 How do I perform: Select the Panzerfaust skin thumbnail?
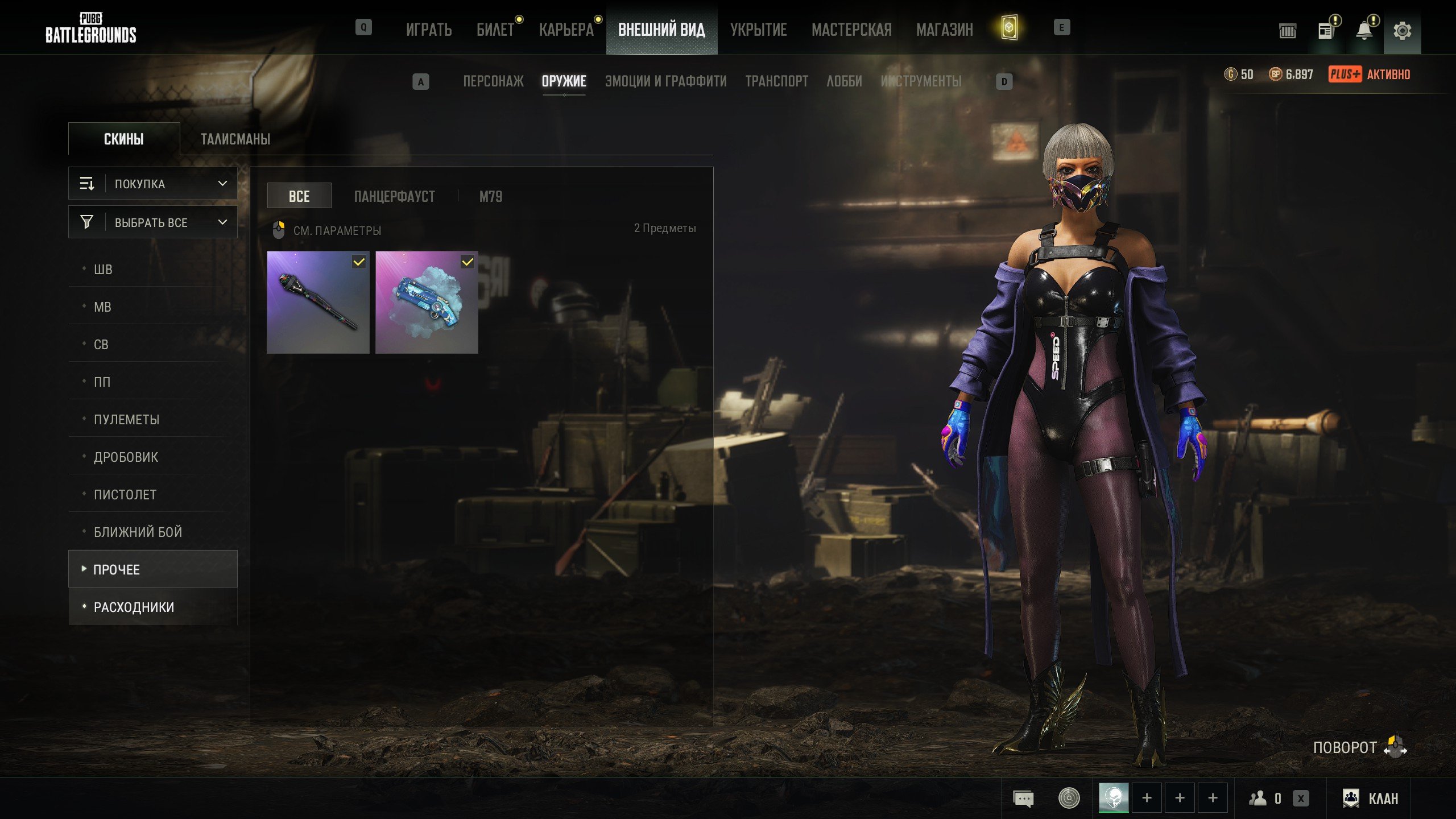pos(318,303)
